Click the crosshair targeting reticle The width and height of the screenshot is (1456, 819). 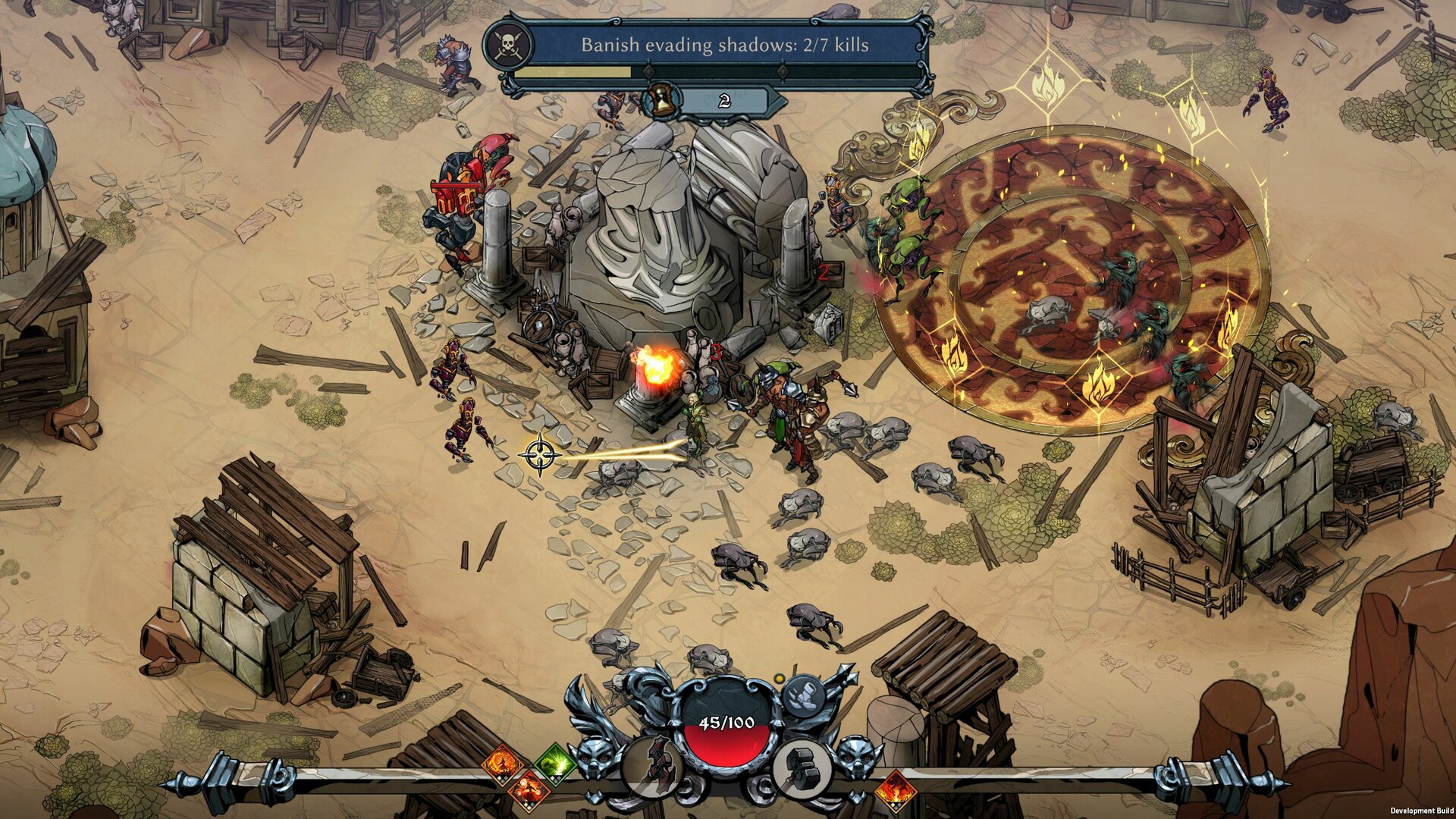pyautogui.click(x=540, y=456)
